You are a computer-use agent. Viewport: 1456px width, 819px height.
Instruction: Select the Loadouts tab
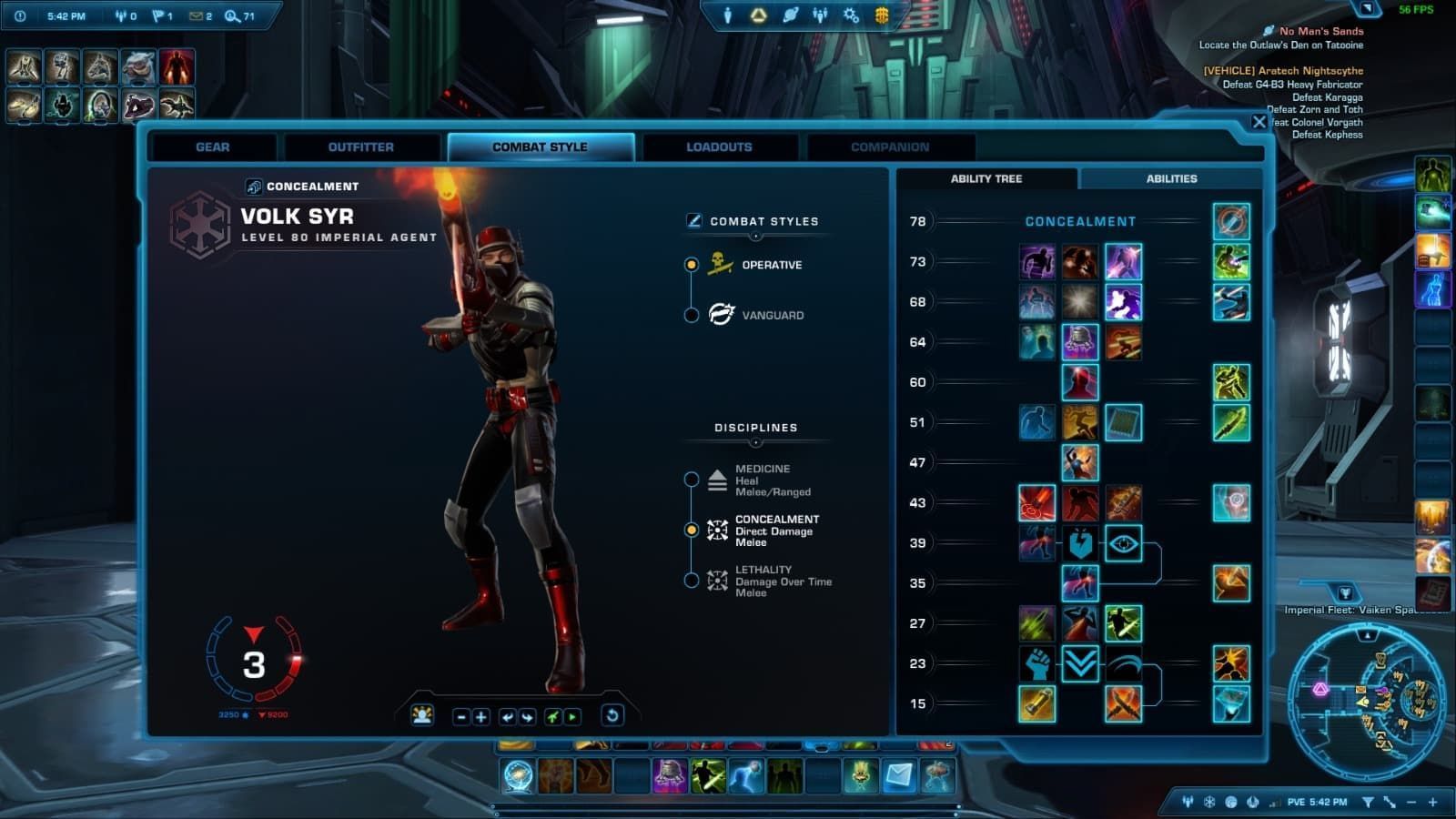click(719, 147)
